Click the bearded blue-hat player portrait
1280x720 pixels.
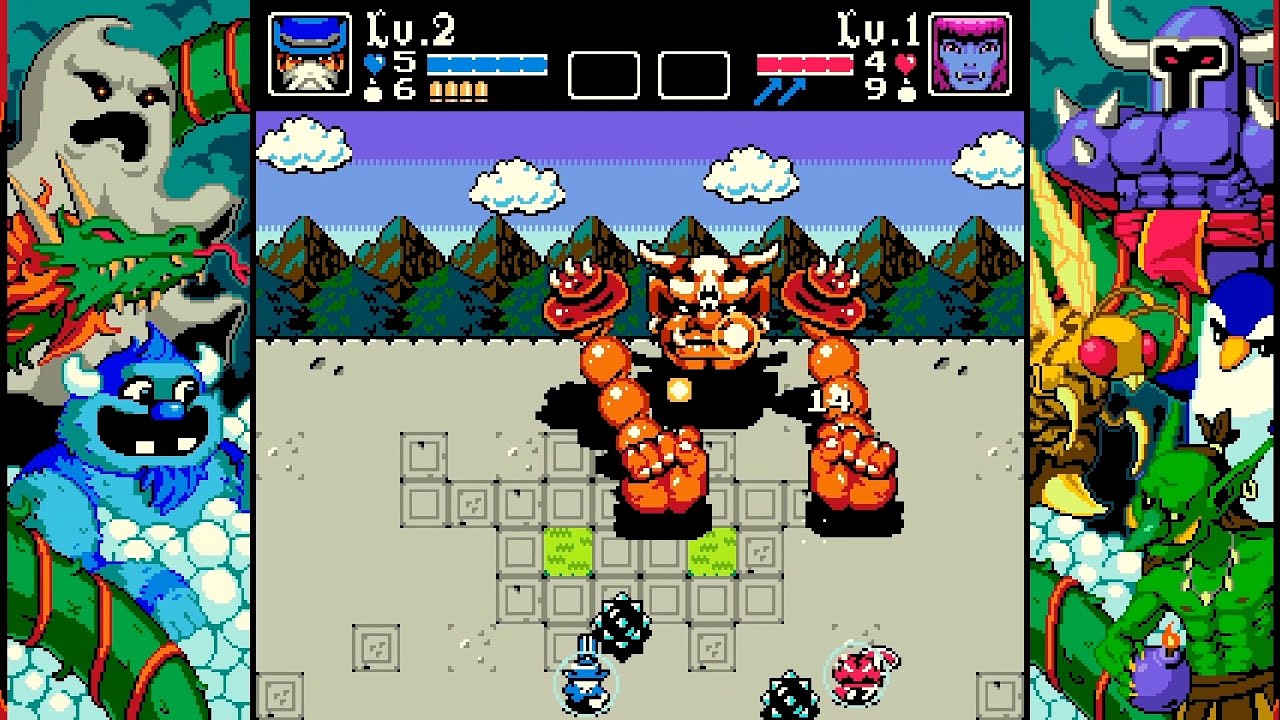click(x=310, y=54)
